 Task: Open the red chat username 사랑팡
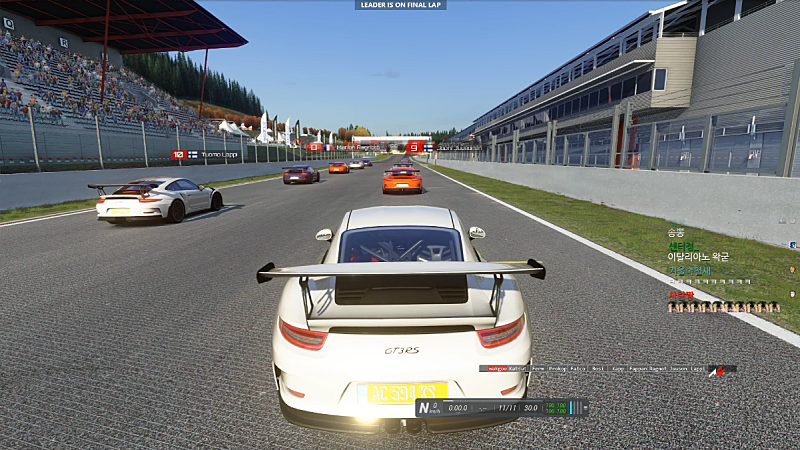(681, 295)
